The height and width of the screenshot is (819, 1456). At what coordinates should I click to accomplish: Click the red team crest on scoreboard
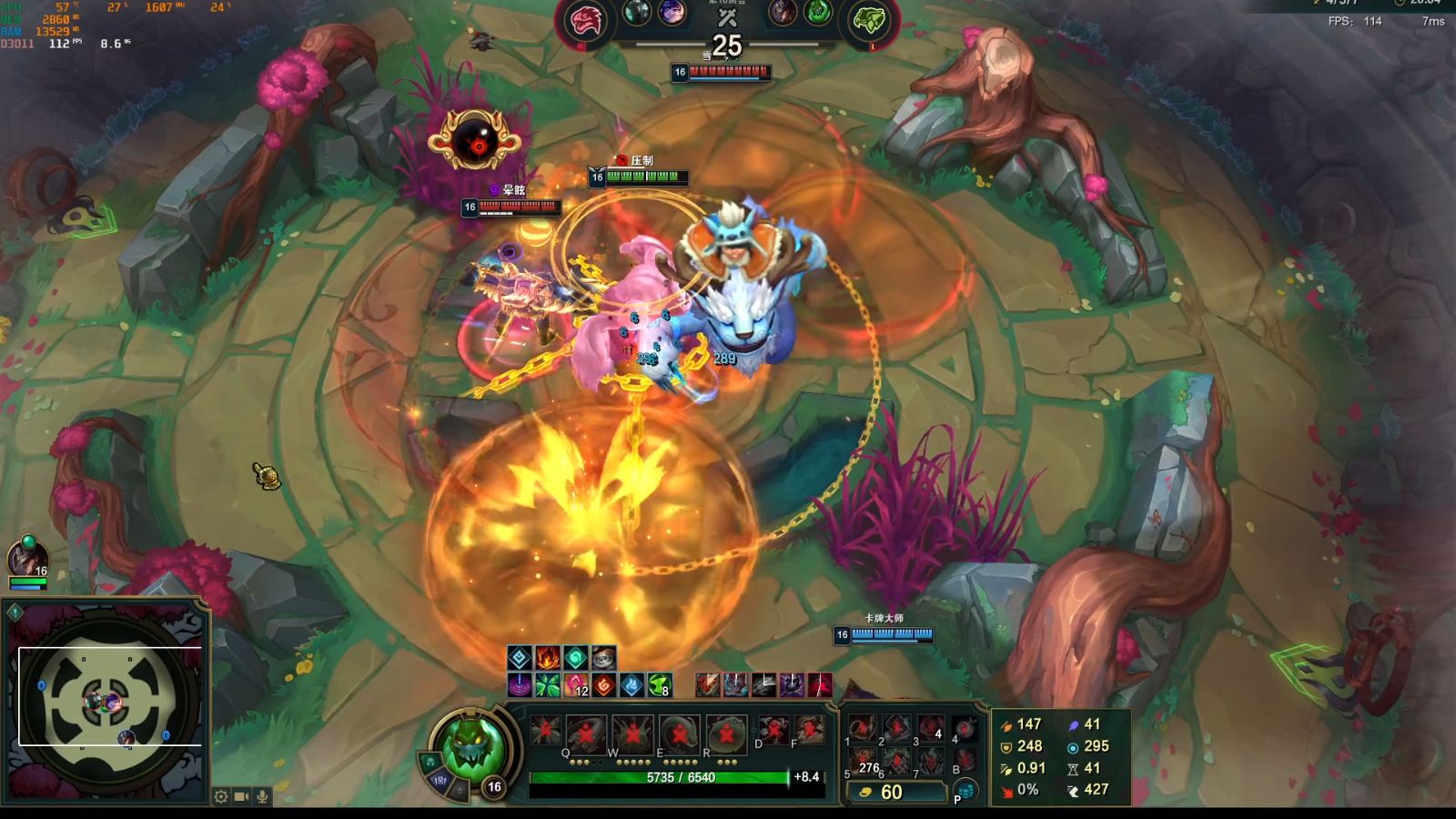click(585, 22)
